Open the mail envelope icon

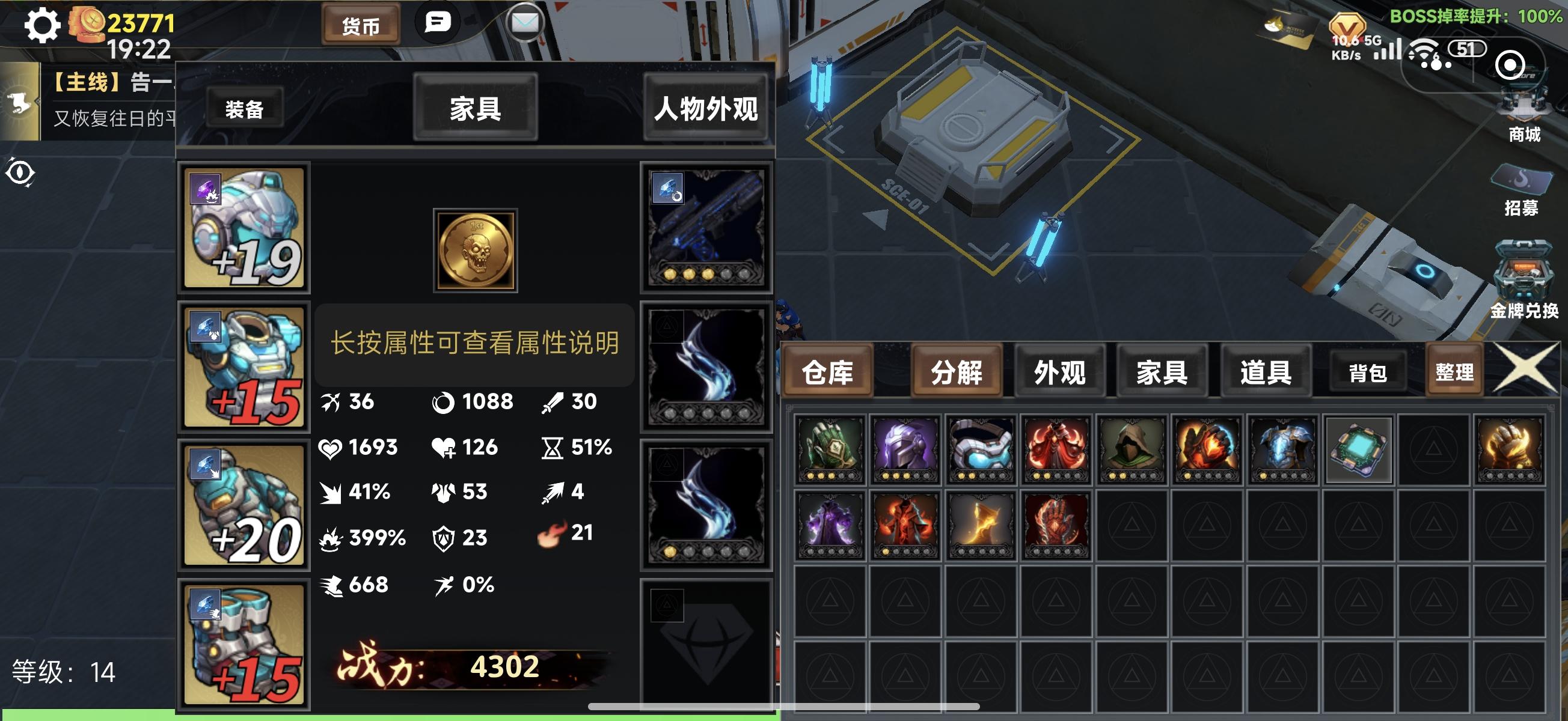click(525, 23)
